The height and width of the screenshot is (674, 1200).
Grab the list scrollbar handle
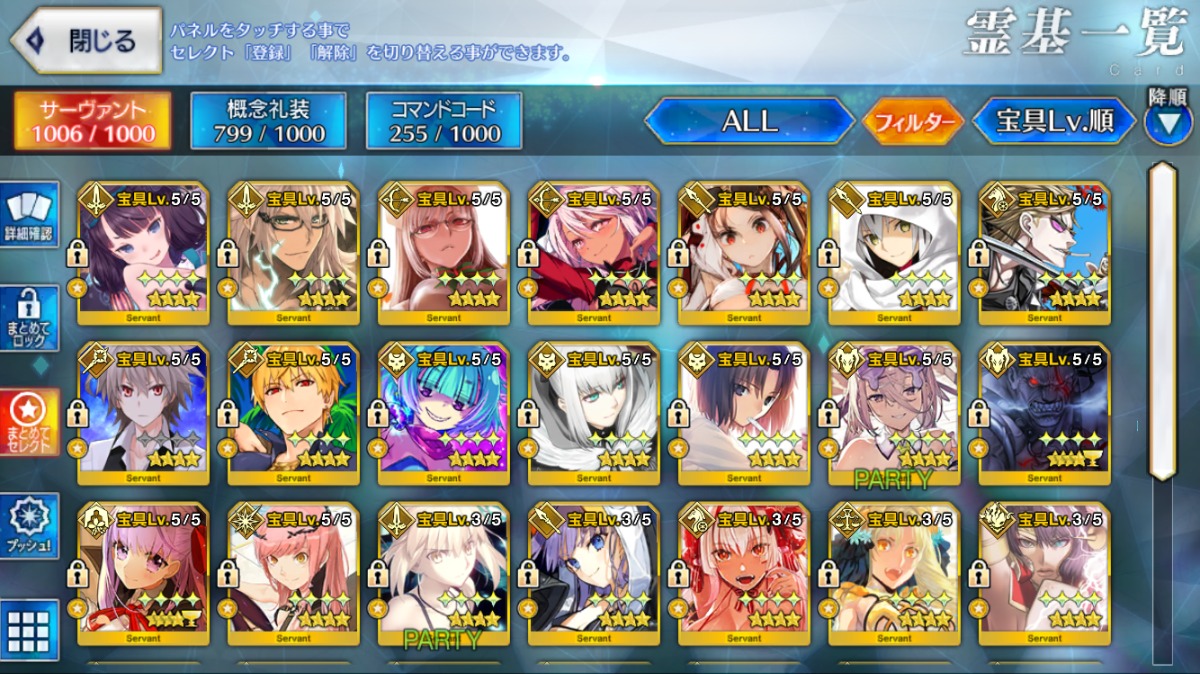(x=1160, y=320)
